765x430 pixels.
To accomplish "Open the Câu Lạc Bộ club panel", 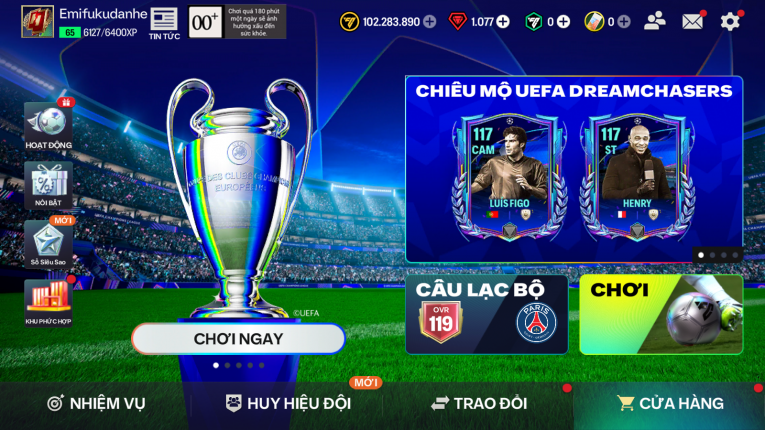I will 487,315.
